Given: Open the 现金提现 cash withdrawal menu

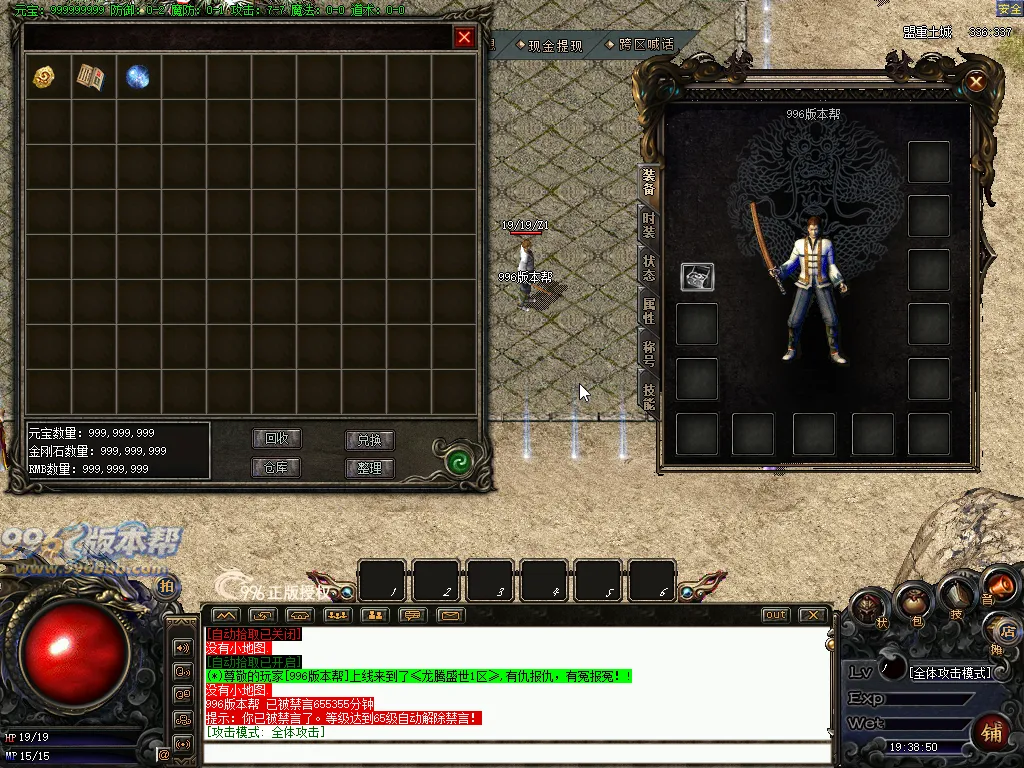Looking at the screenshot, I should tap(548, 45).
